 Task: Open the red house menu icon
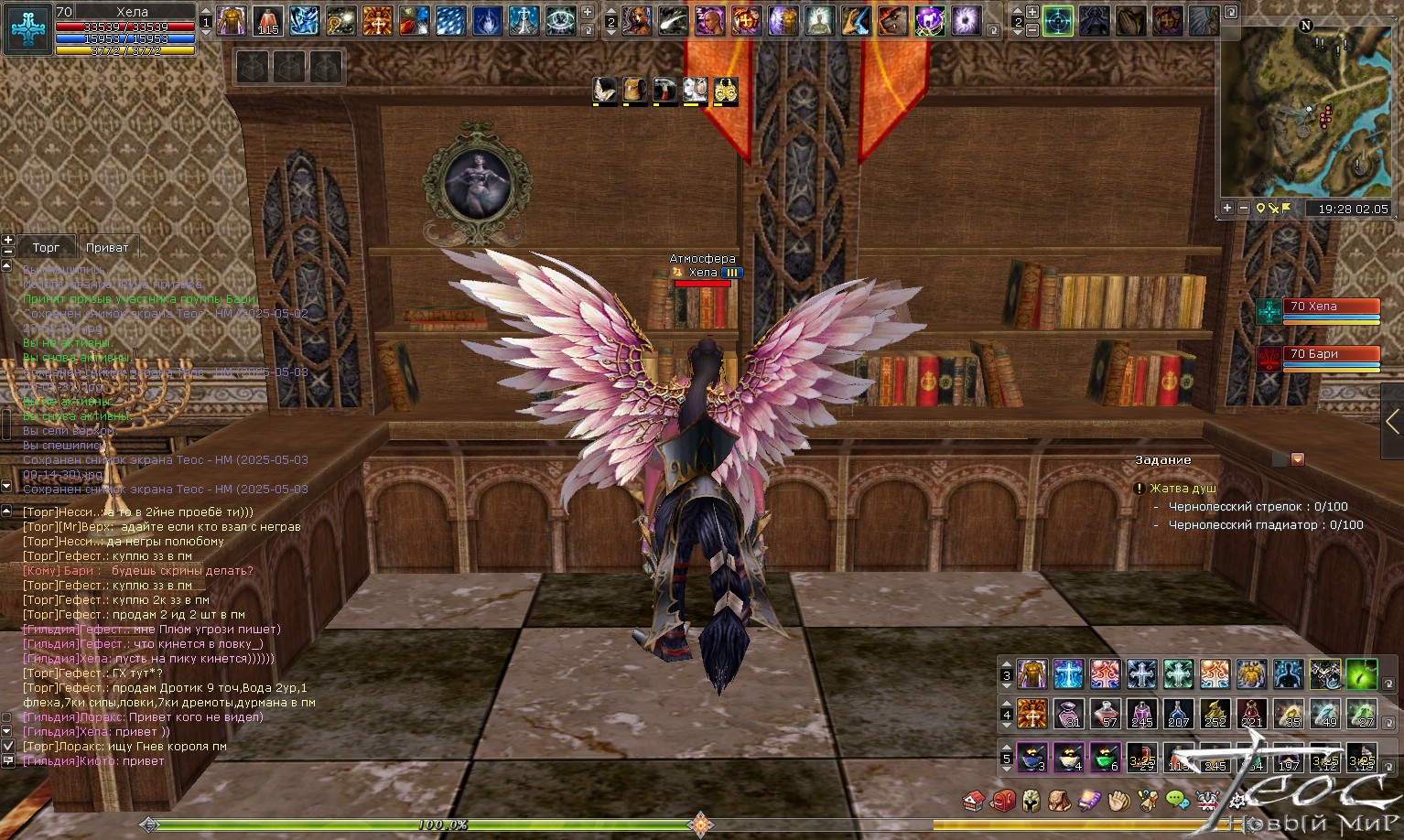(974, 802)
